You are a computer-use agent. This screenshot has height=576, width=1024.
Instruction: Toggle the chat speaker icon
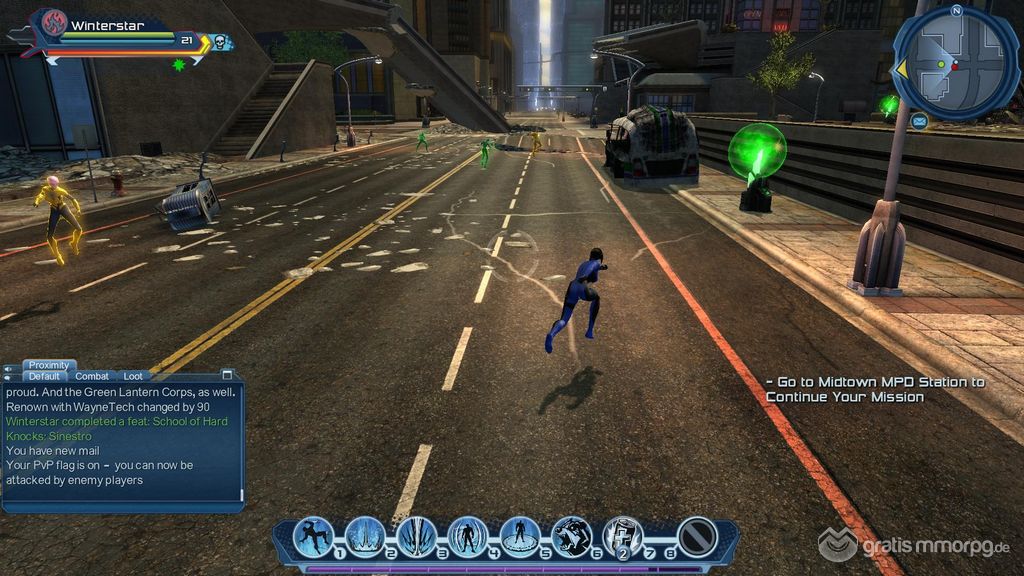click(x=10, y=369)
